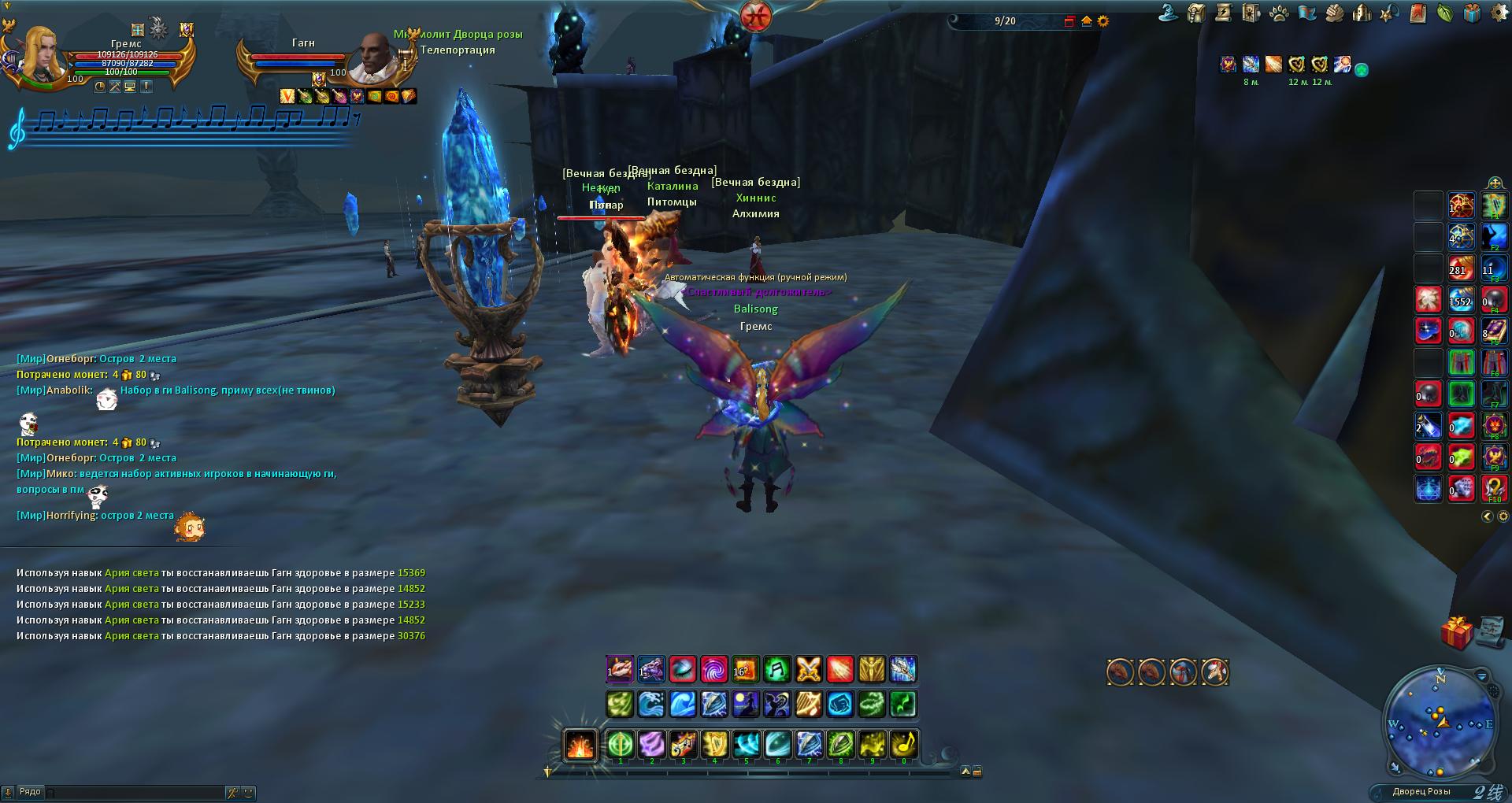Image resolution: width=1512 pixels, height=803 pixels.
Task: Open the backpack inventory icon
Action: (1196, 13)
